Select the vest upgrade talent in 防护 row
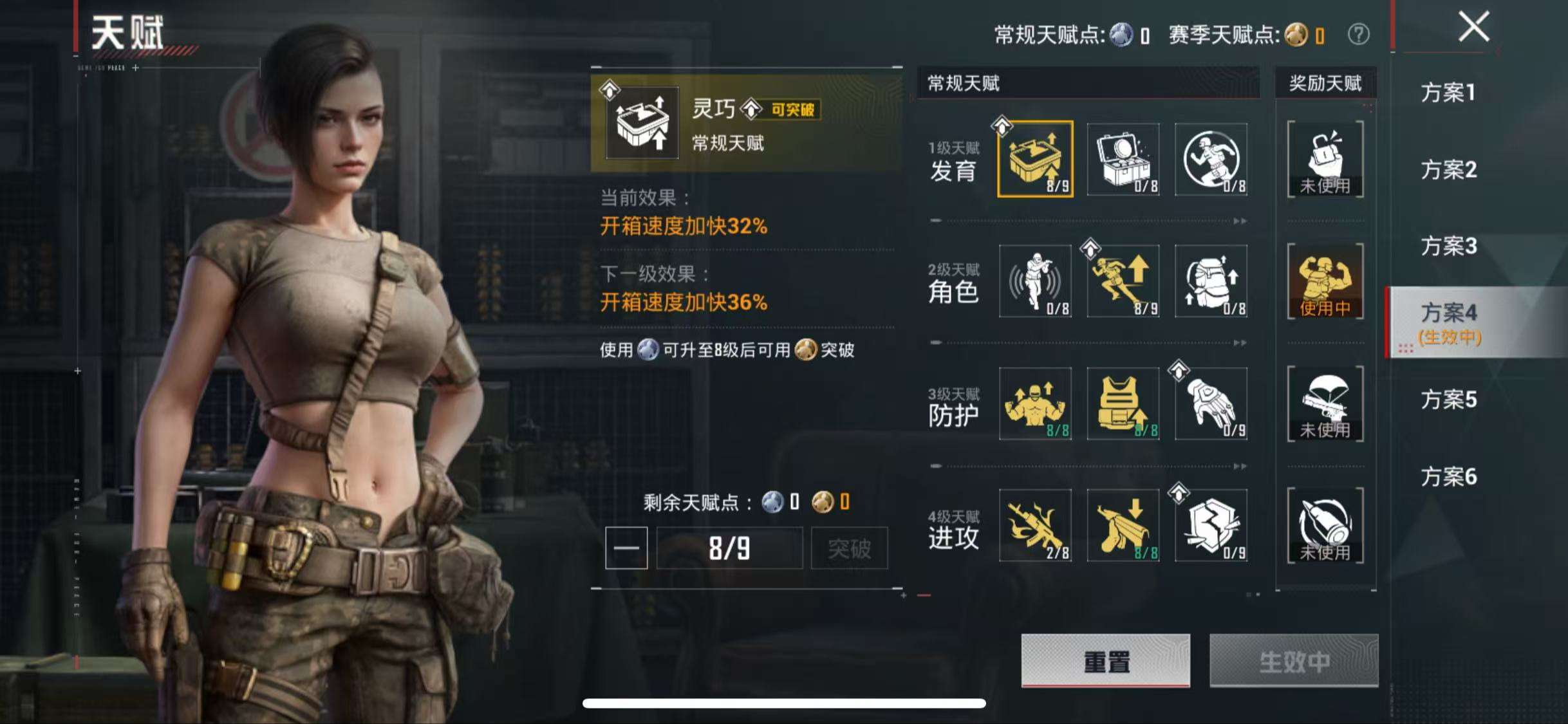The image size is (1568, 724). tap(1124, 404)
